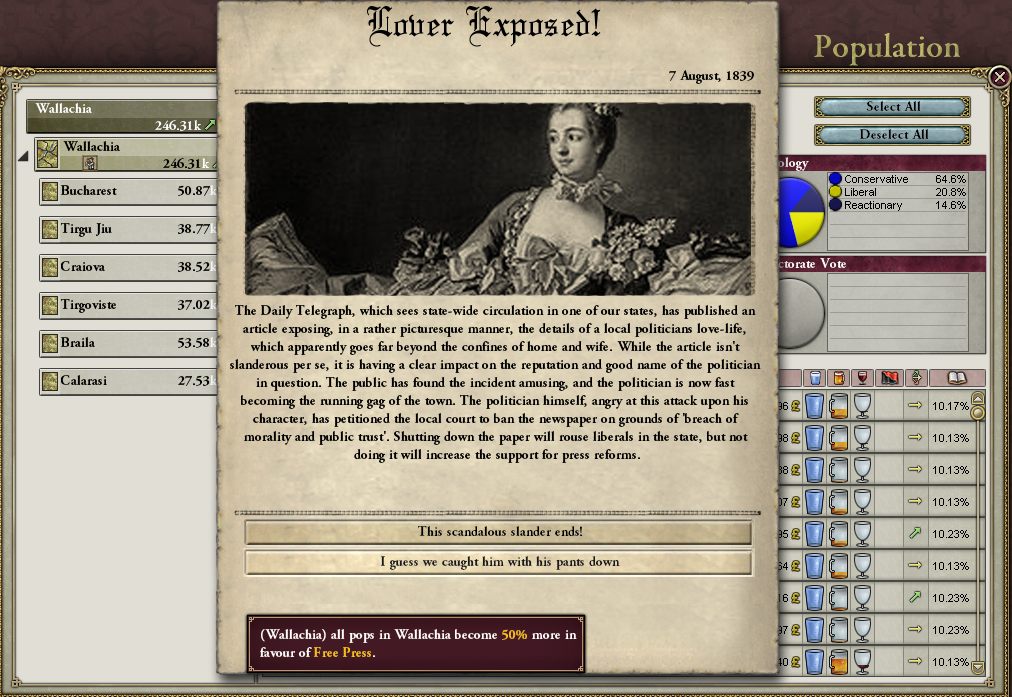Collapse the Wallachia state tree arrow

[23, 156]
